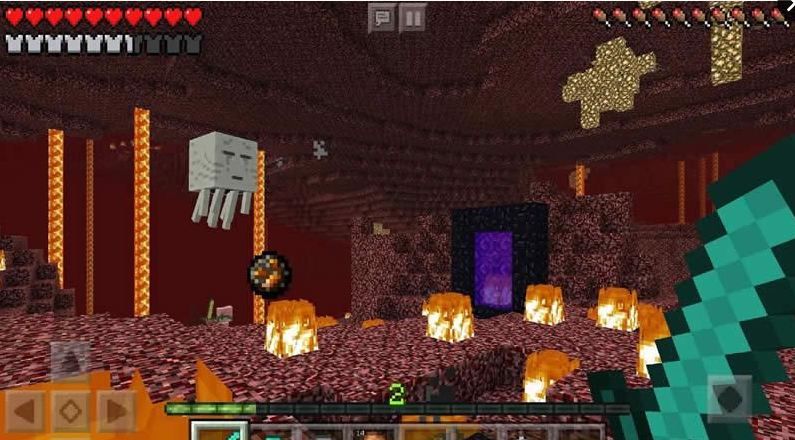Toggle sneak with the center diamond button

click(x=70, y=411)
